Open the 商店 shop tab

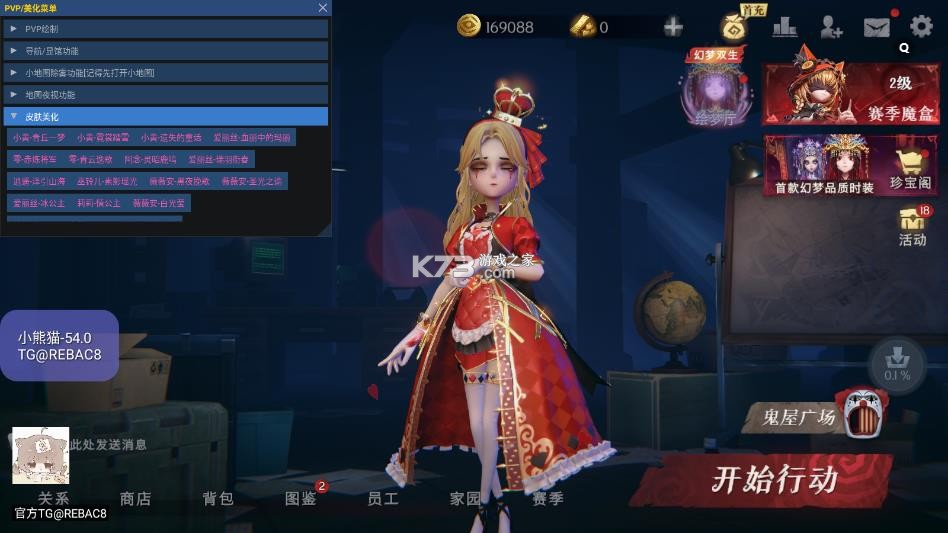click(135, 498)
